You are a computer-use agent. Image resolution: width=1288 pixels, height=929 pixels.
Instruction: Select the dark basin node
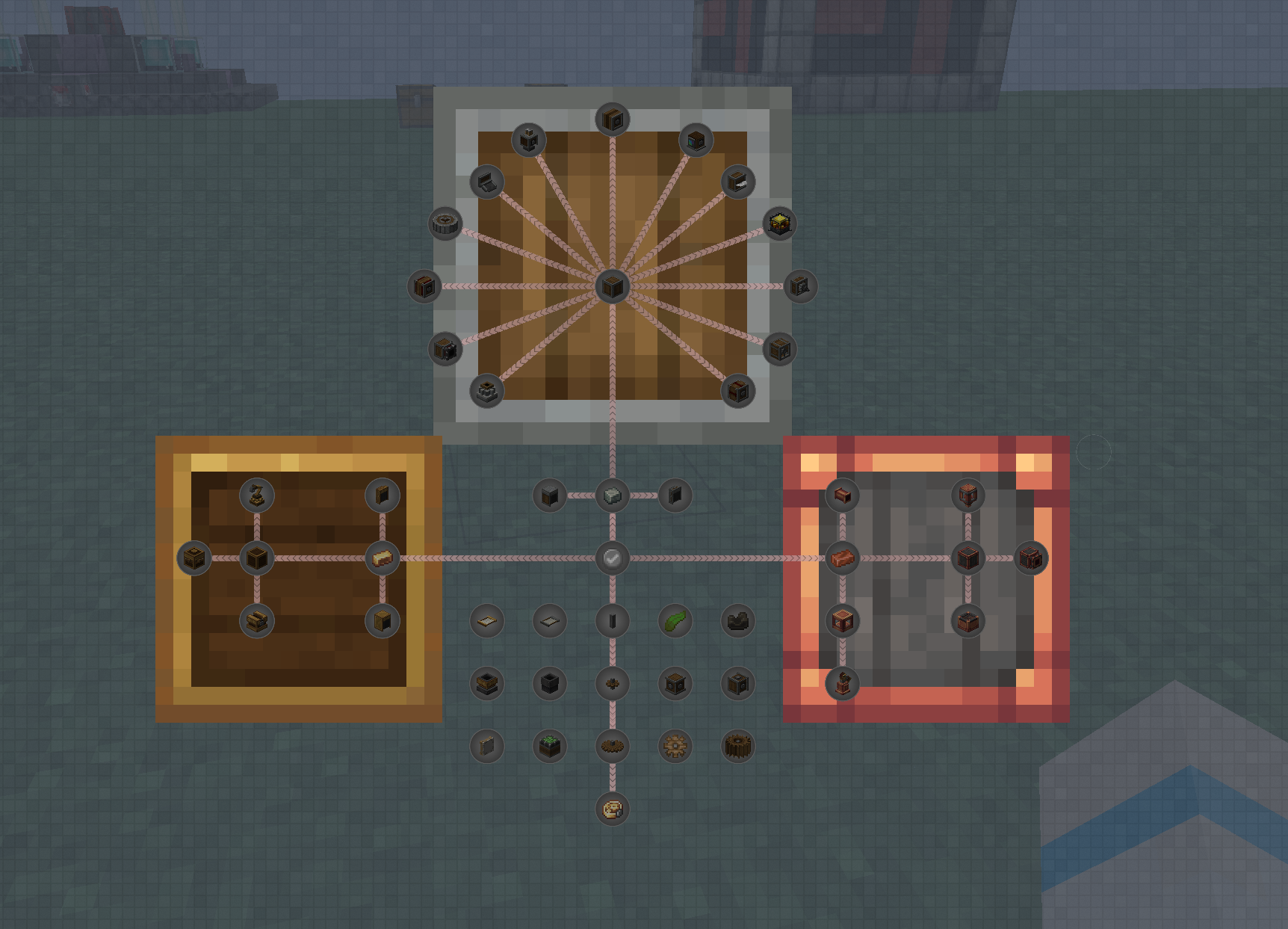click(x=549, y=682)
